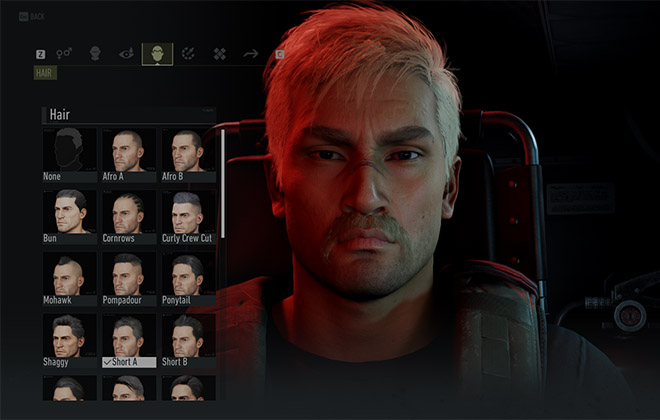Switch to the crossed bandage tab
Viewport: 660px width, 420px height.
pos(219,53)
